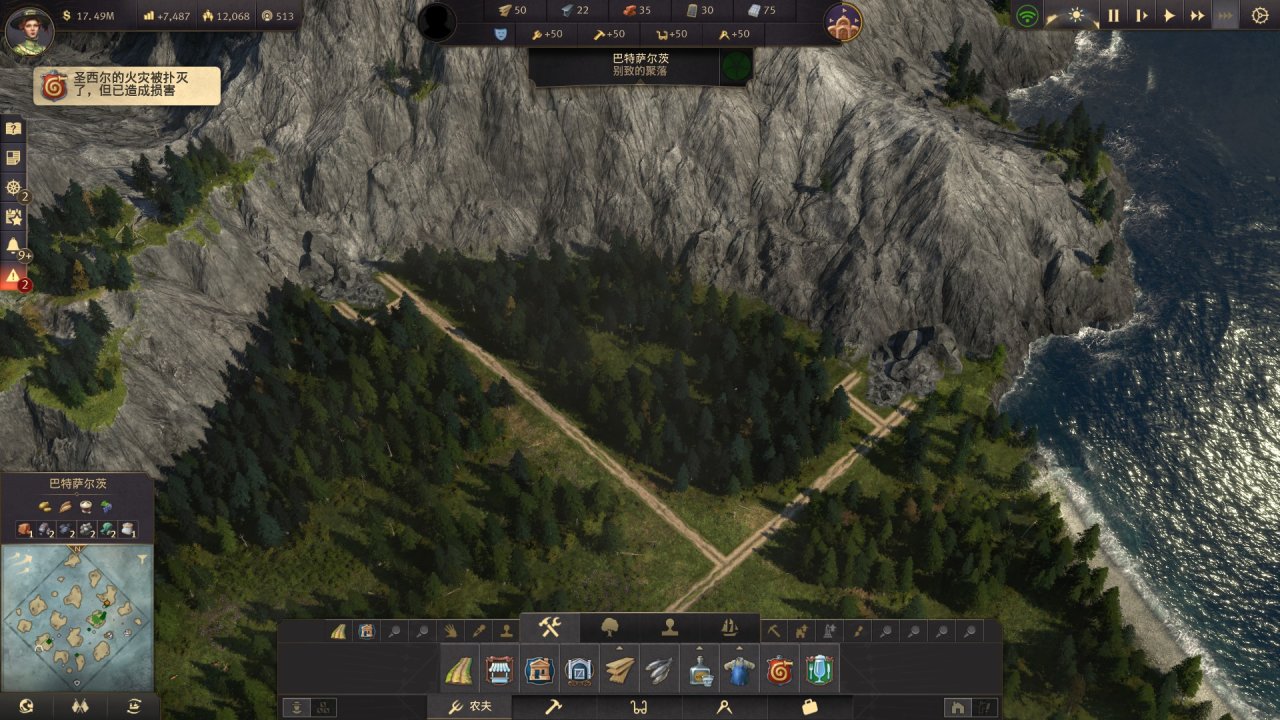Open the hammer worker tier tab
Viewport: 1280px width, 720px height.
(x=552, y=707)
